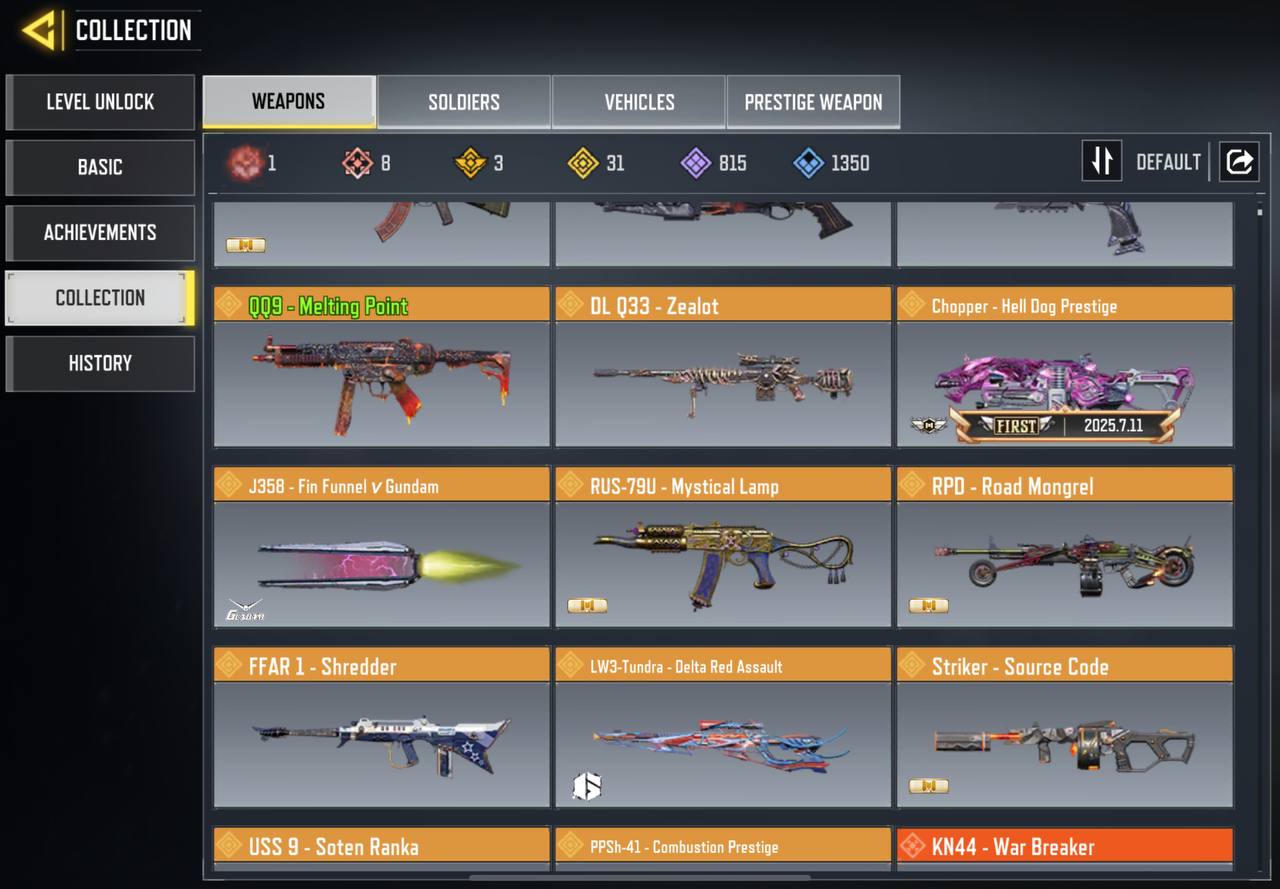Pick the RPD - Road Mongrel card
Screen dimensions: 1280x889
[x=1065, y=547]
